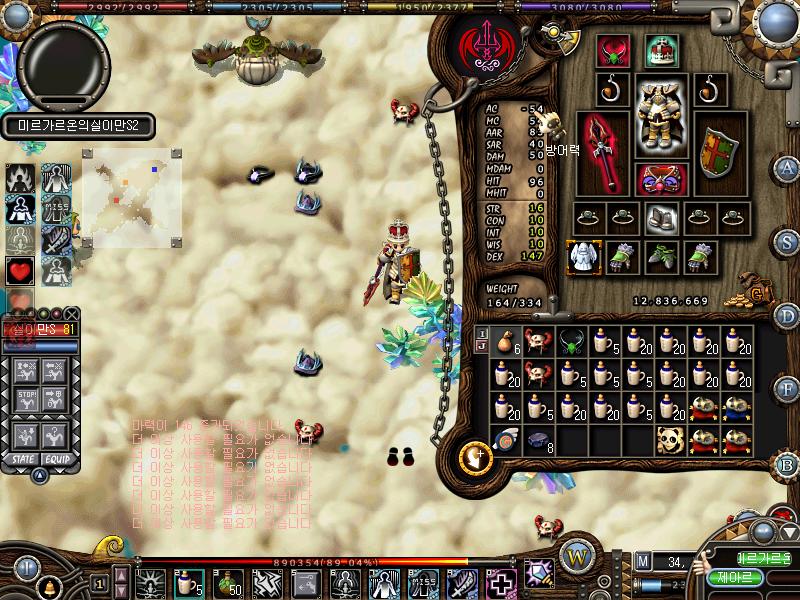Choose the panda mask inventory item

tap(669, 438)
